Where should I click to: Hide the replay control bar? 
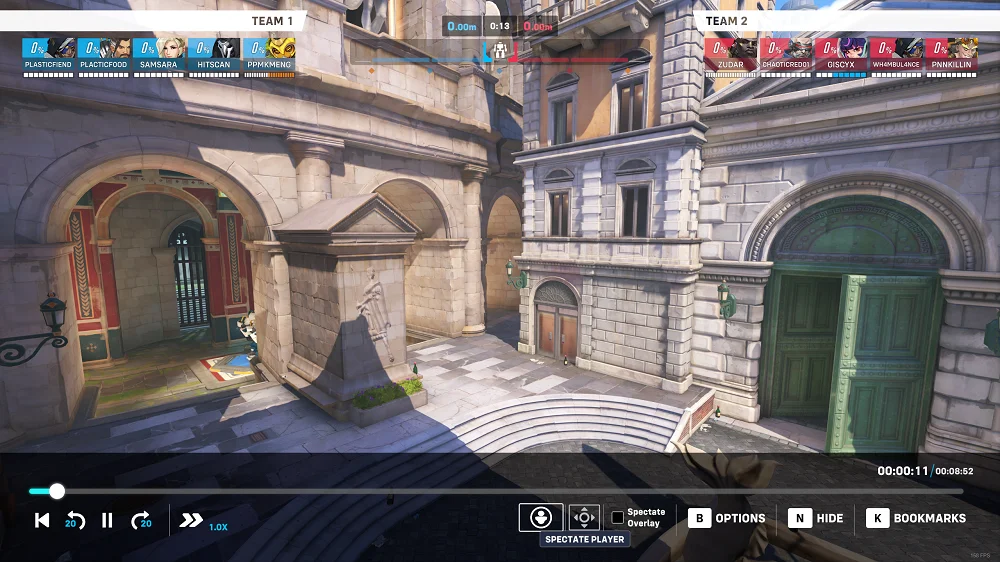pos(816,518)
